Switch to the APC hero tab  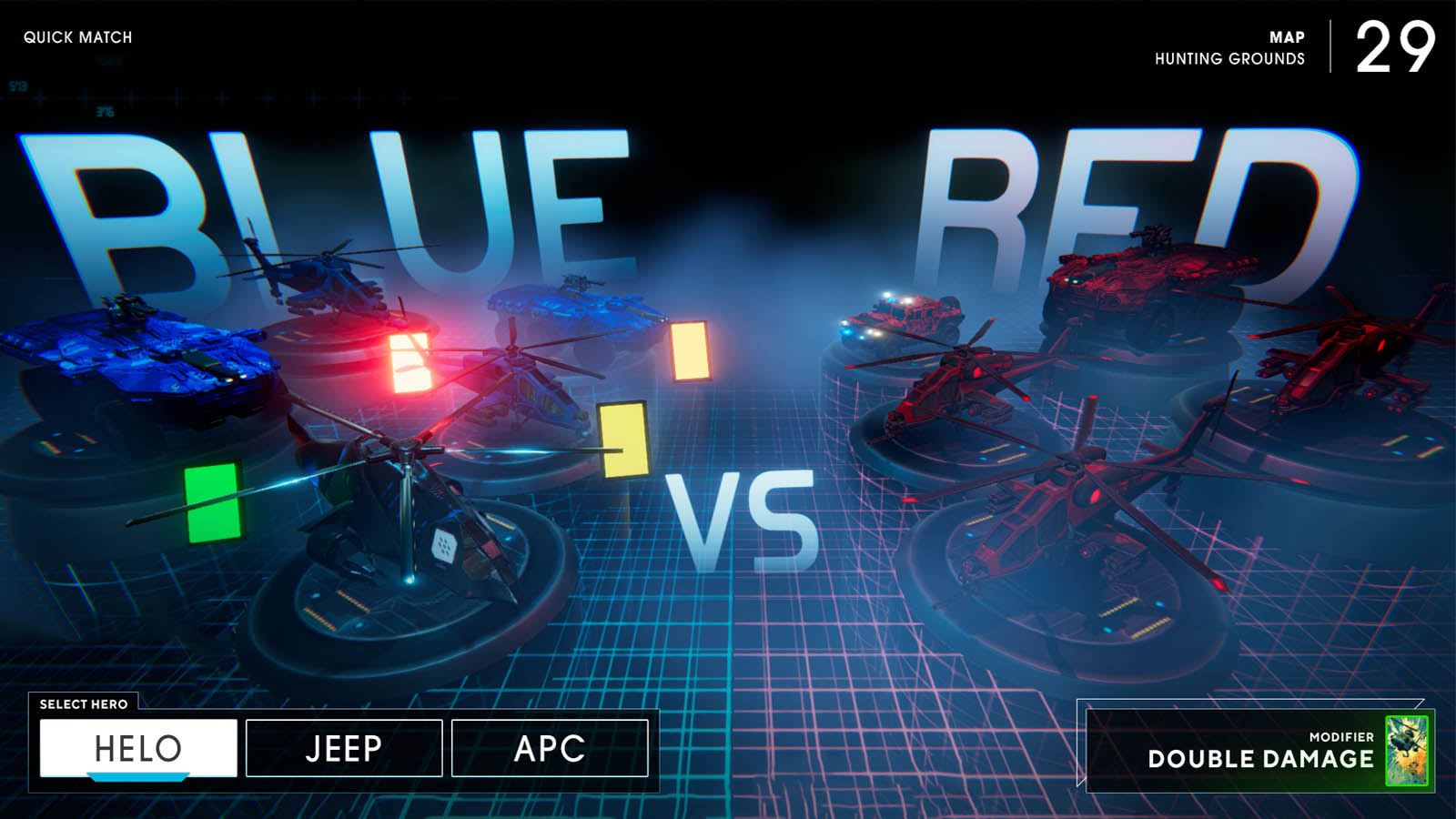[550, 749]
